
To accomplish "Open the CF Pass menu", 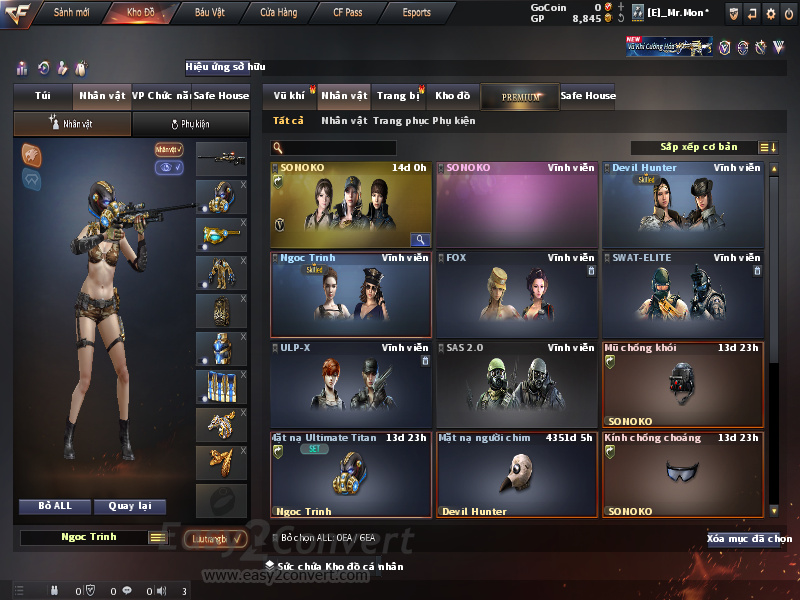I will click(x=351, y=13).
